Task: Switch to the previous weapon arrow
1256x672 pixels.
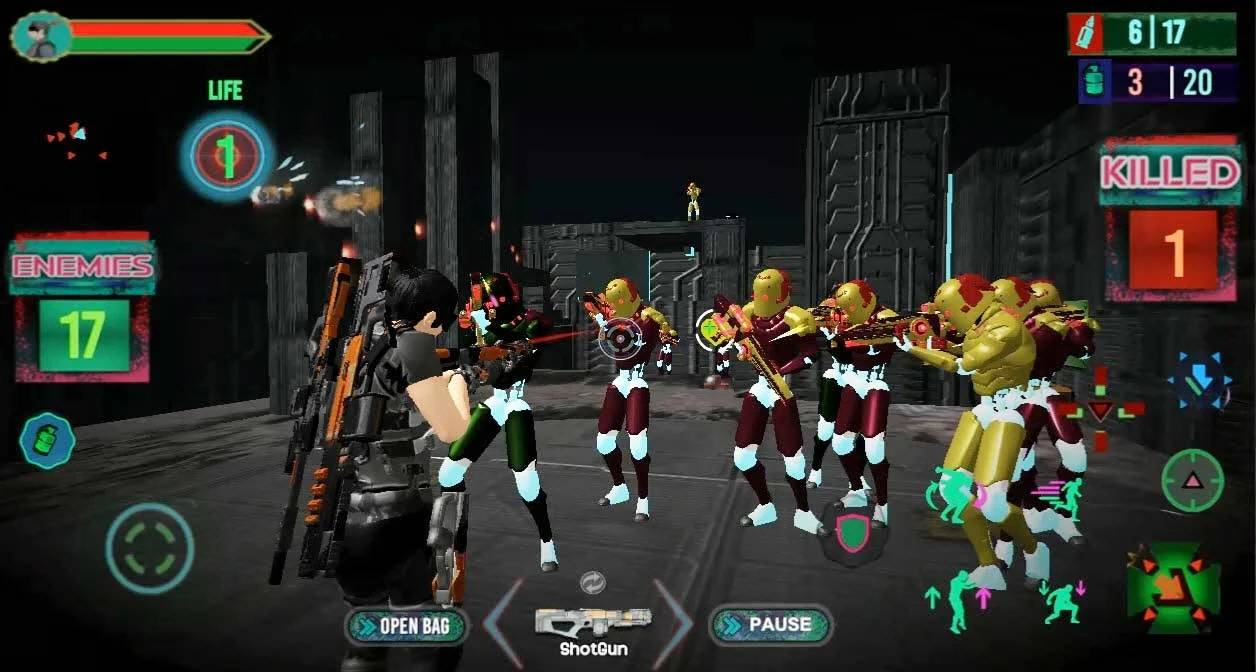Action: (x=505, y=623)
